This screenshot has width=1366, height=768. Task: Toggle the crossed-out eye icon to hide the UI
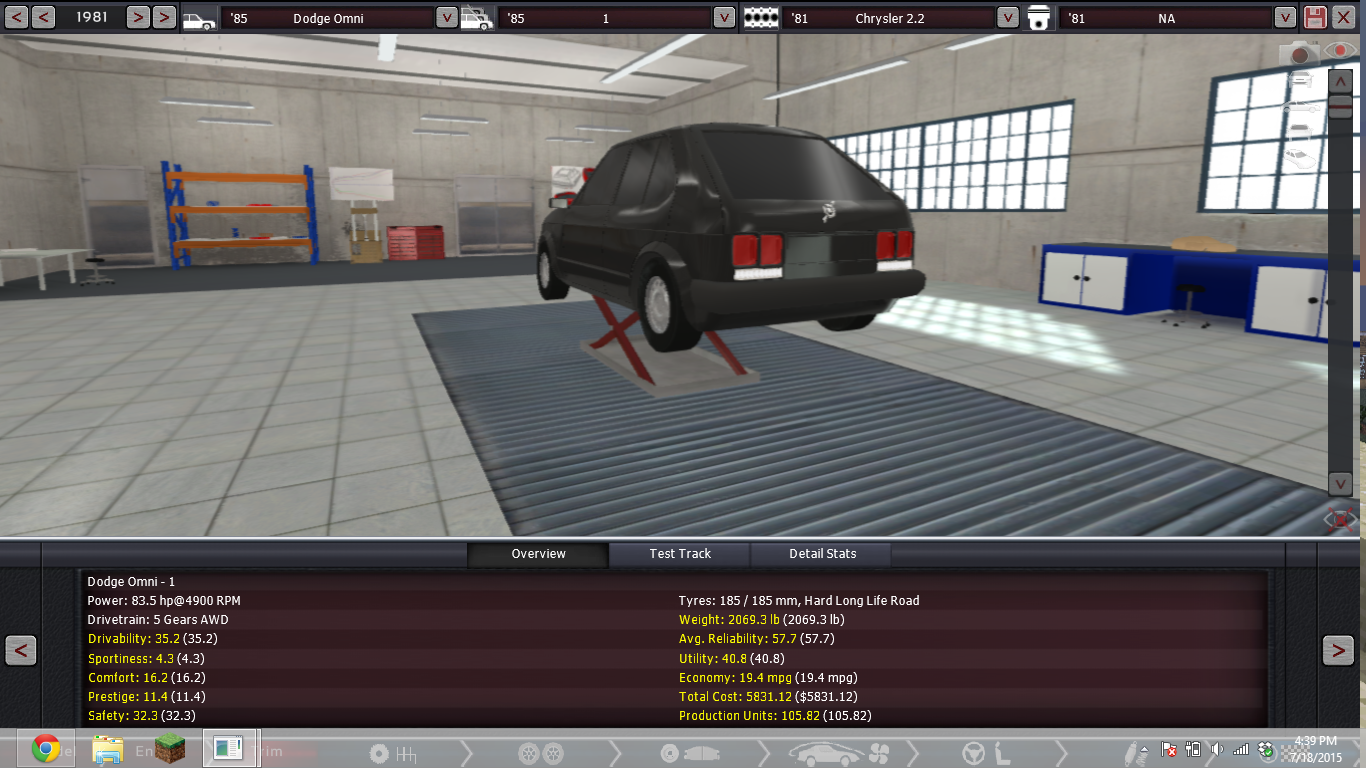[1339, 519]
